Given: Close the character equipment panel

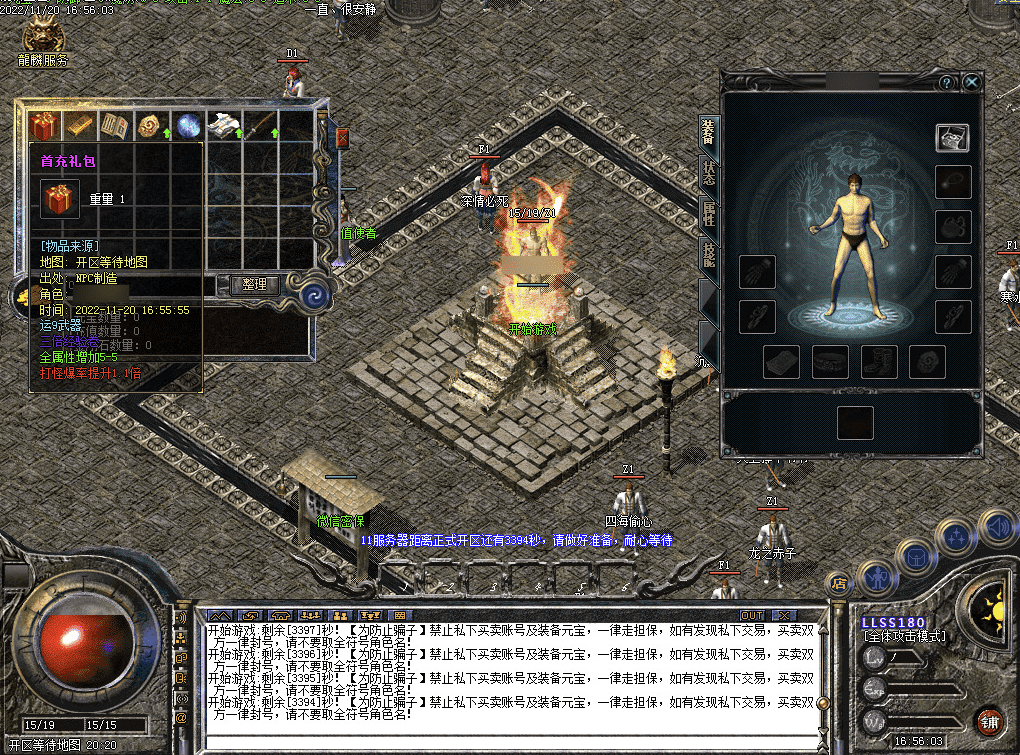Looking at the screenshot, I should tap(971, 82).
